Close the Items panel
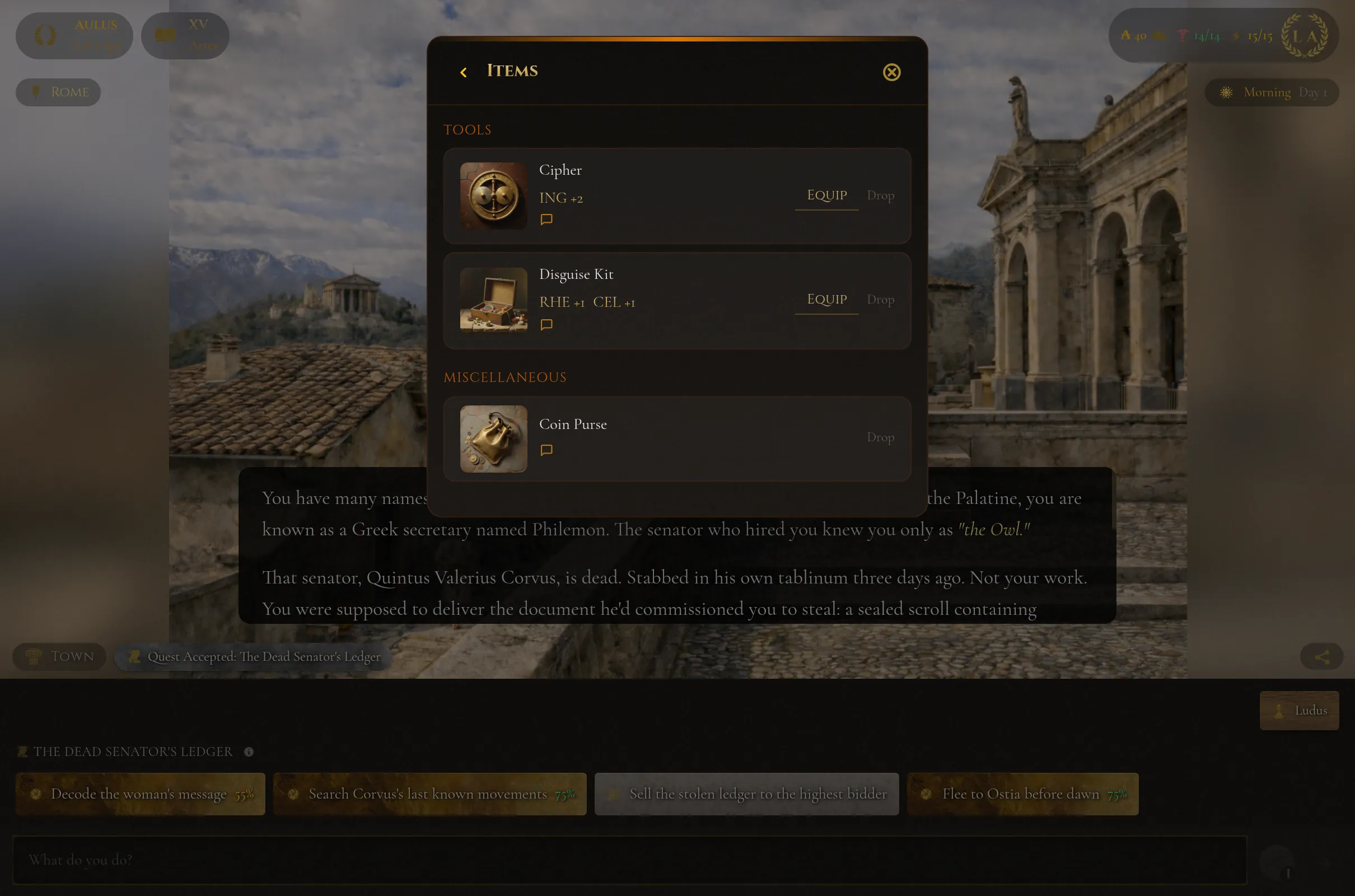Image resolution: width=1355 pixels, height=896 pixels. (x=891, y=72)
